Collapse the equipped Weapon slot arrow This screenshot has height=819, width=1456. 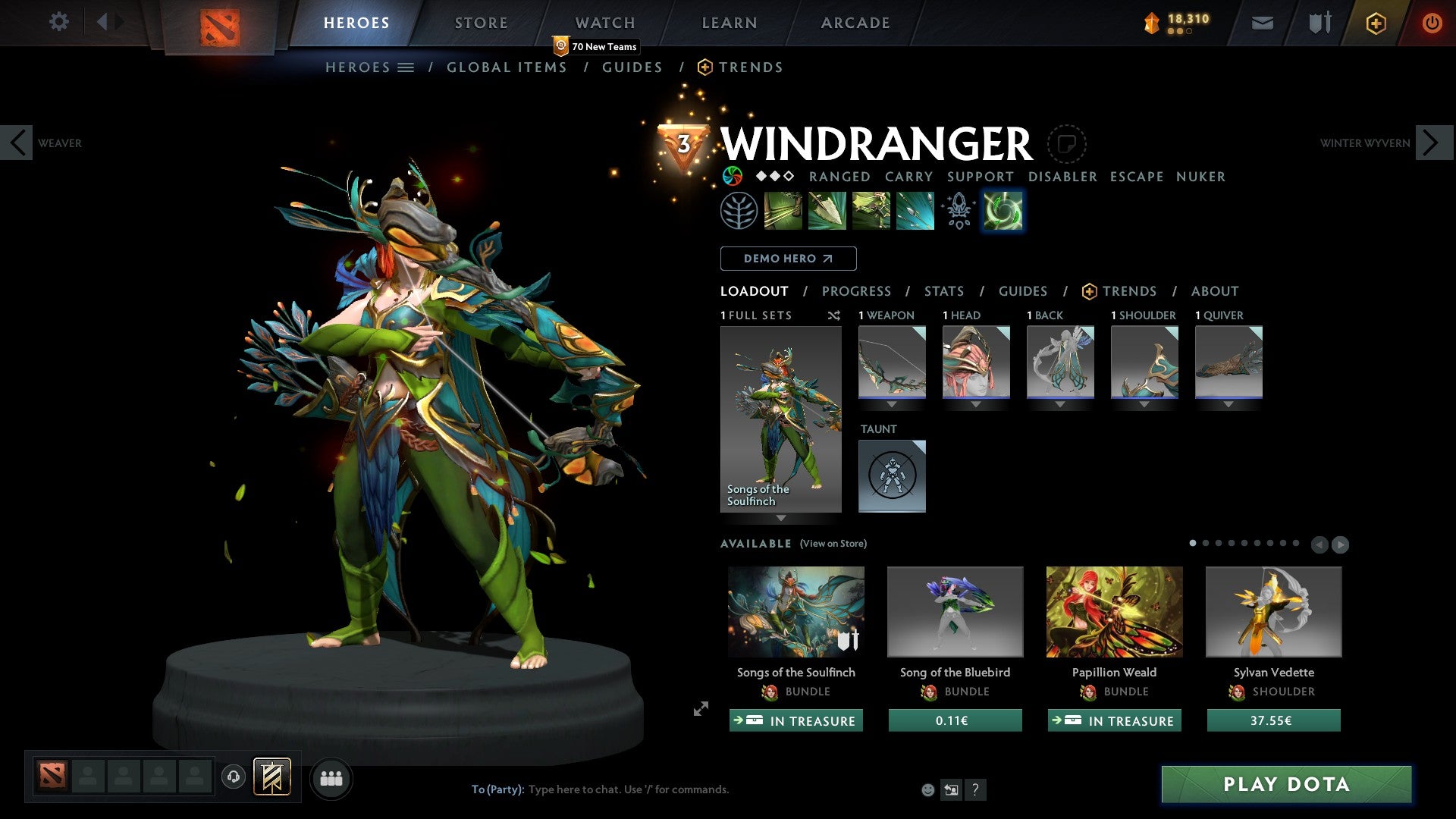(892, 404)
